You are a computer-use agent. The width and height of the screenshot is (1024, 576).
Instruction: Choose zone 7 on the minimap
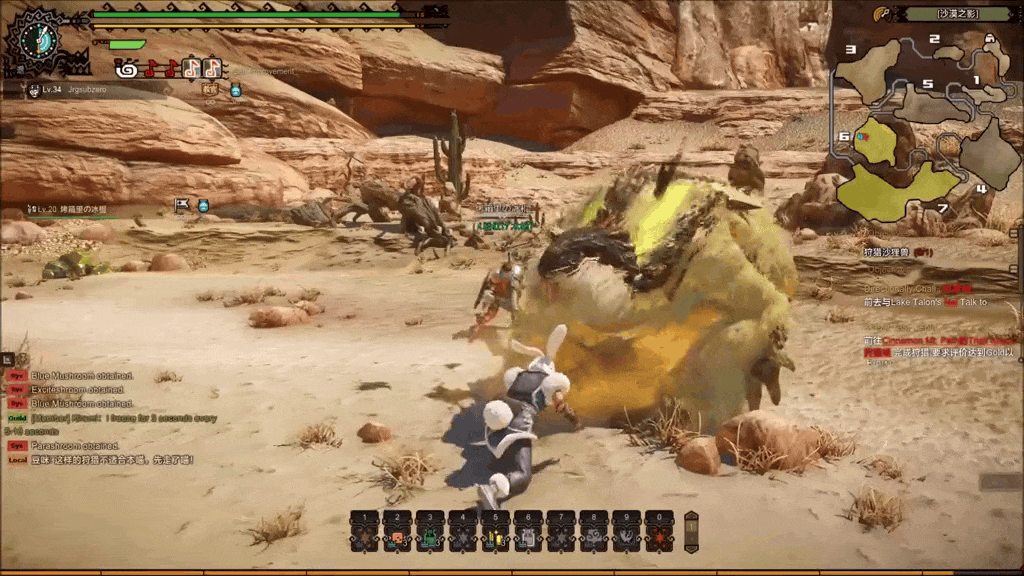point(895,192)
